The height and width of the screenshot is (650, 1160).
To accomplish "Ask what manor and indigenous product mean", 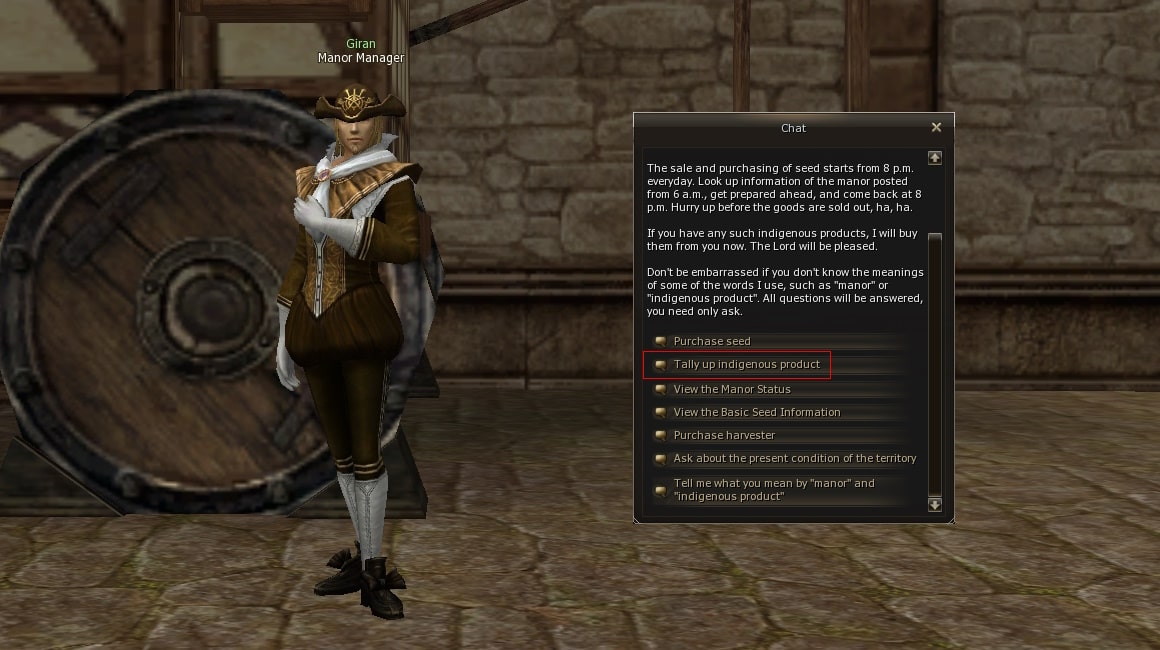I will click(x=773, y=490).
